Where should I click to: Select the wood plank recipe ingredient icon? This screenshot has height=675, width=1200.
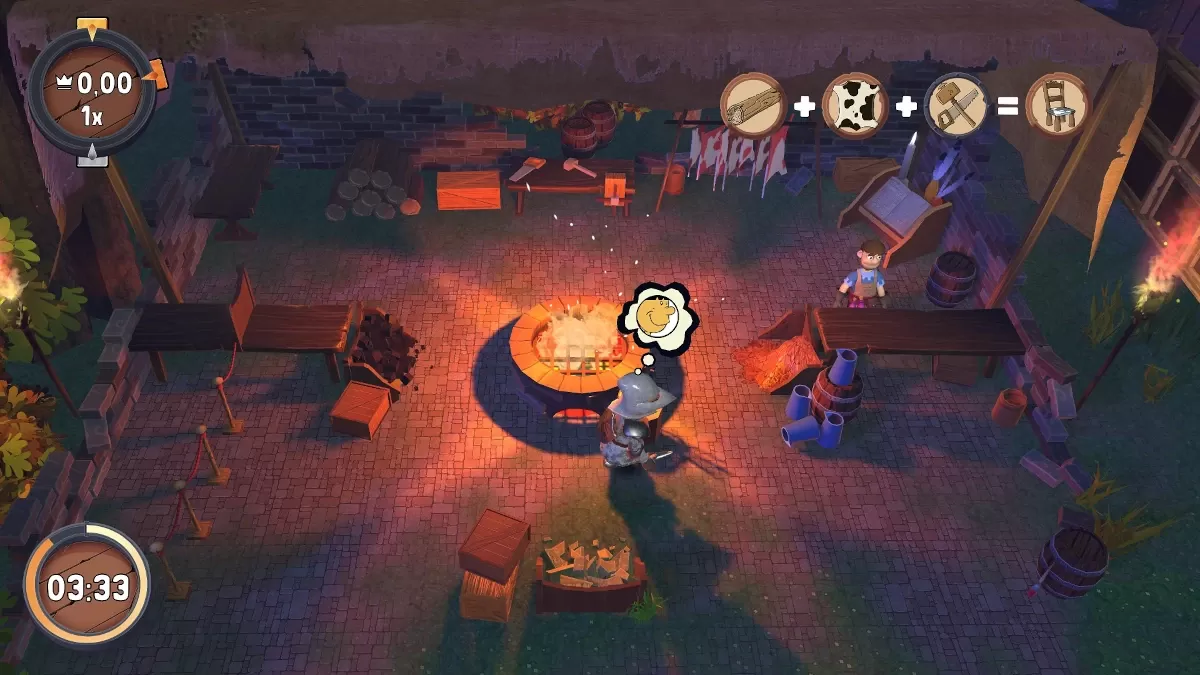[752, 105]
